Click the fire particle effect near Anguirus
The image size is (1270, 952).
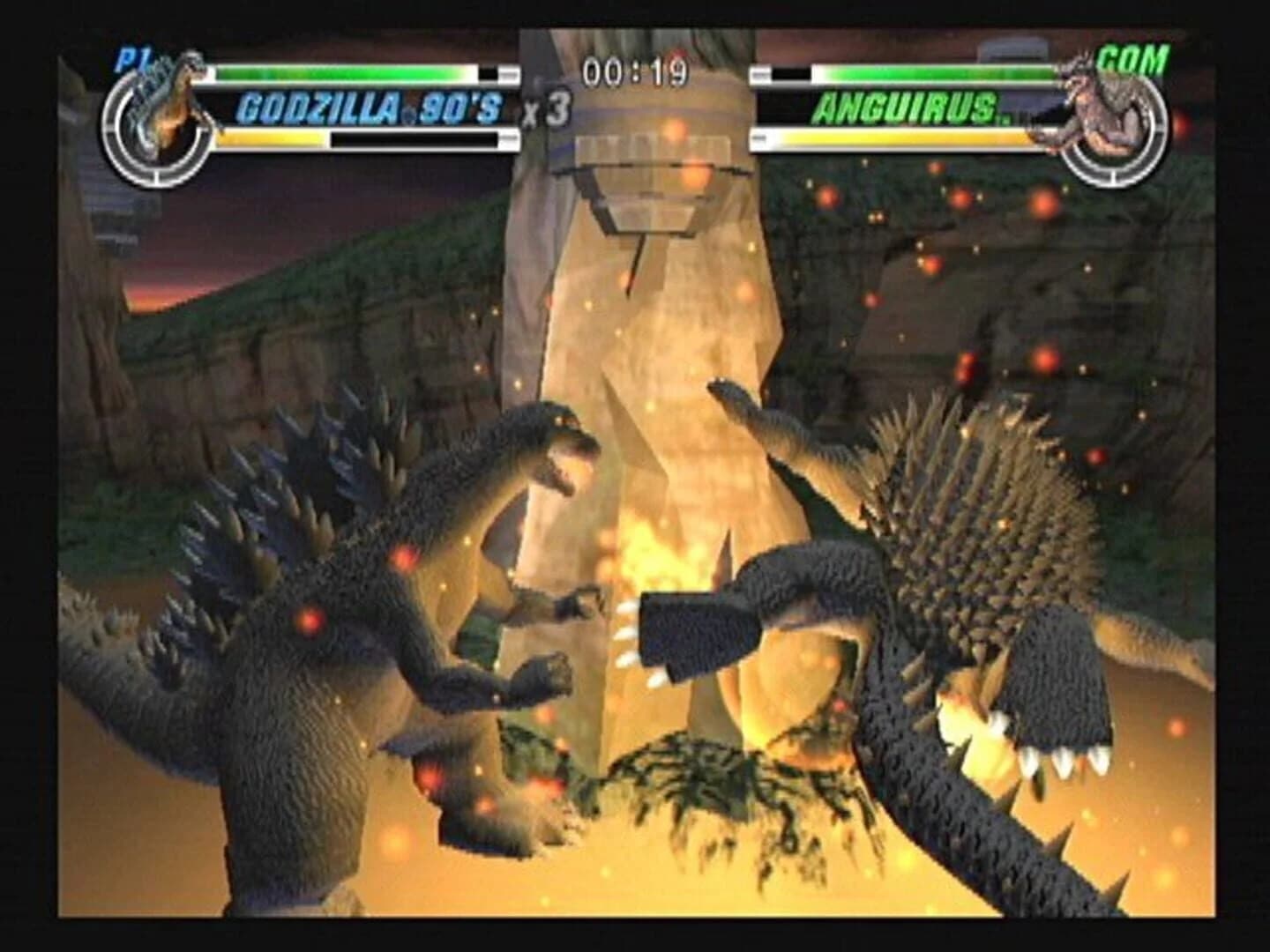[x=1045, y=205]
